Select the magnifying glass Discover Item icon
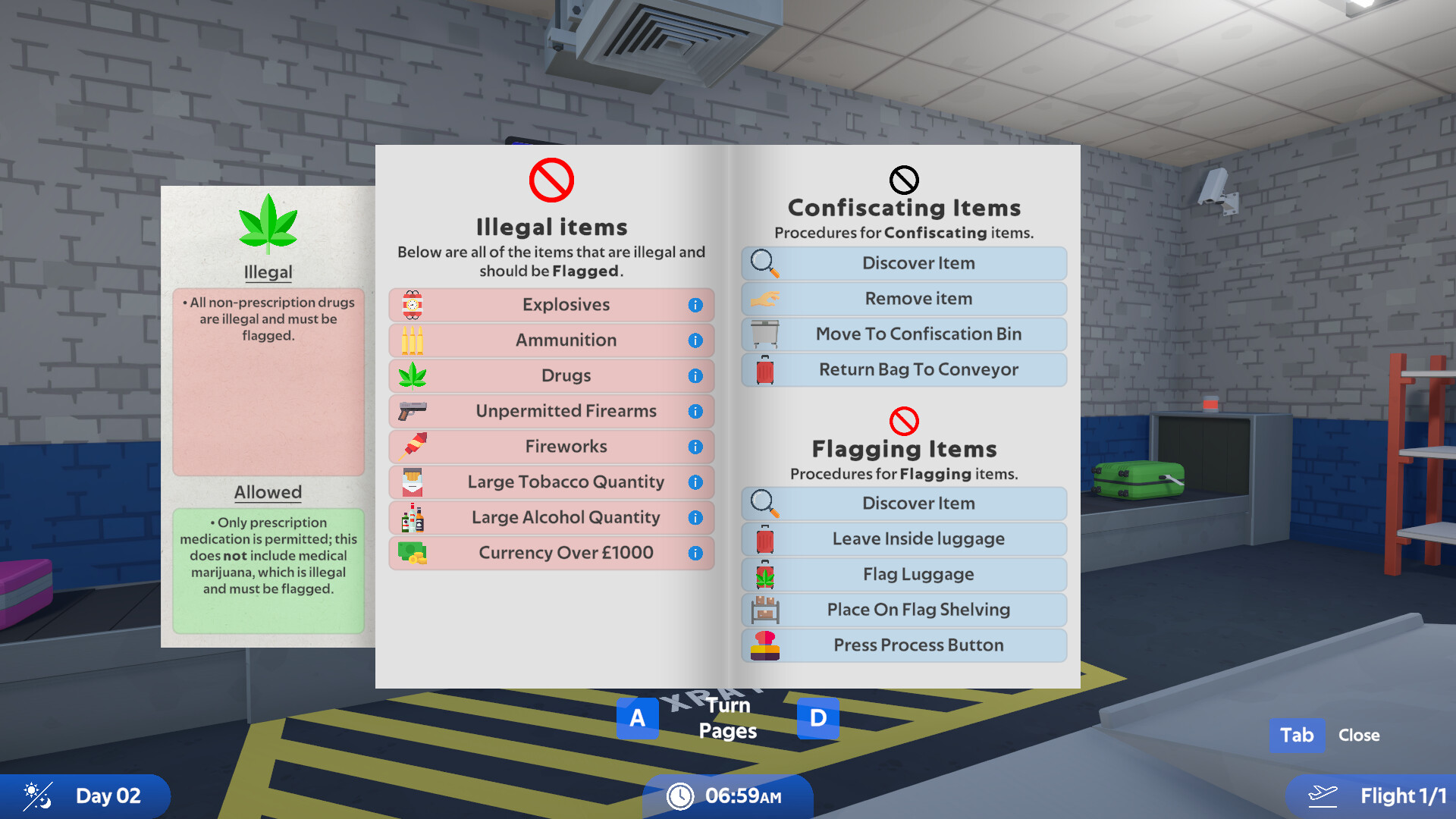Image resolution: width=1456 pixels, height=819 pixels. [765, 263]
